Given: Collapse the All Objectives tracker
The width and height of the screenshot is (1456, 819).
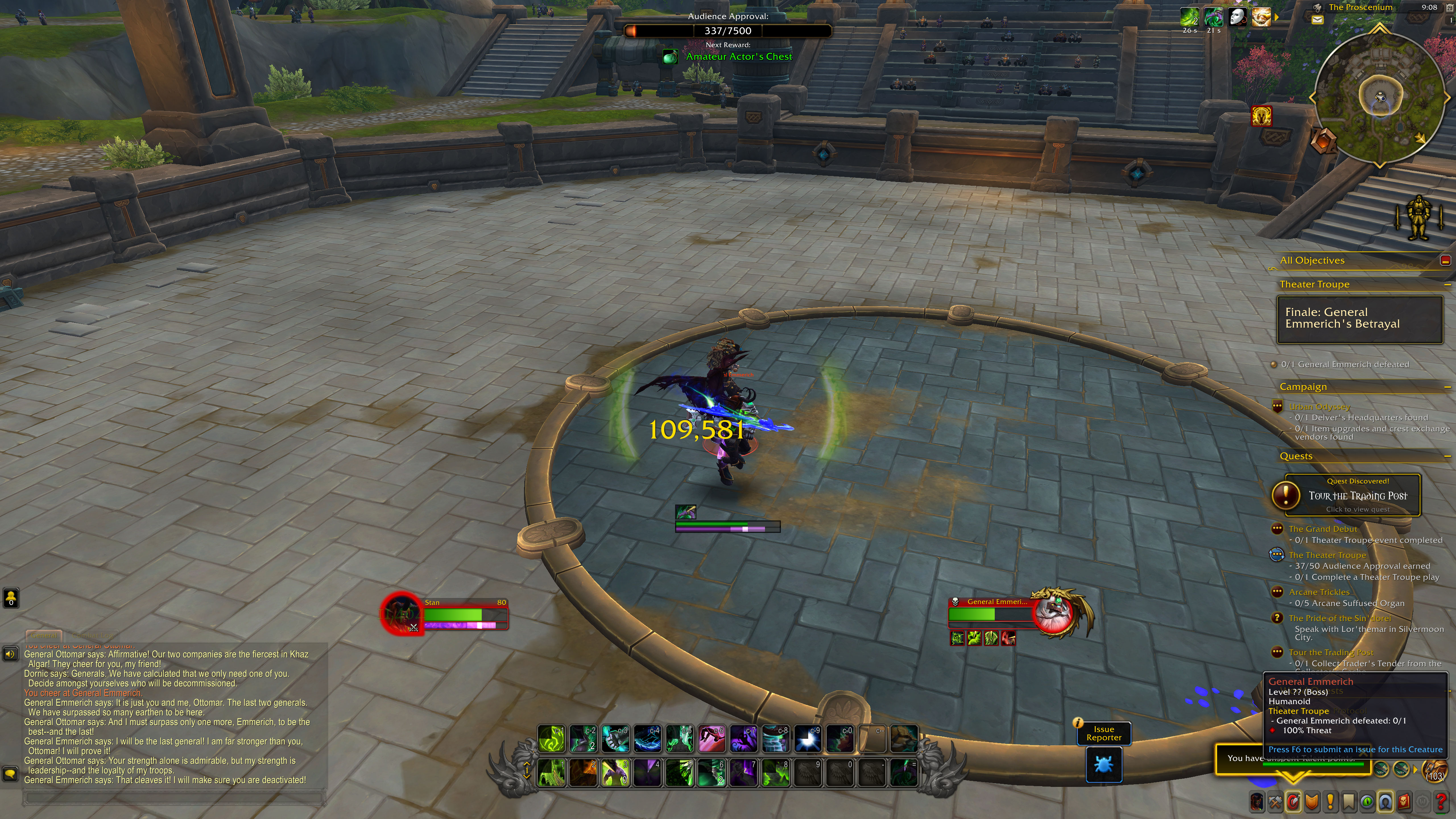Looking at the screenshot, I should tap(1445, 260).
